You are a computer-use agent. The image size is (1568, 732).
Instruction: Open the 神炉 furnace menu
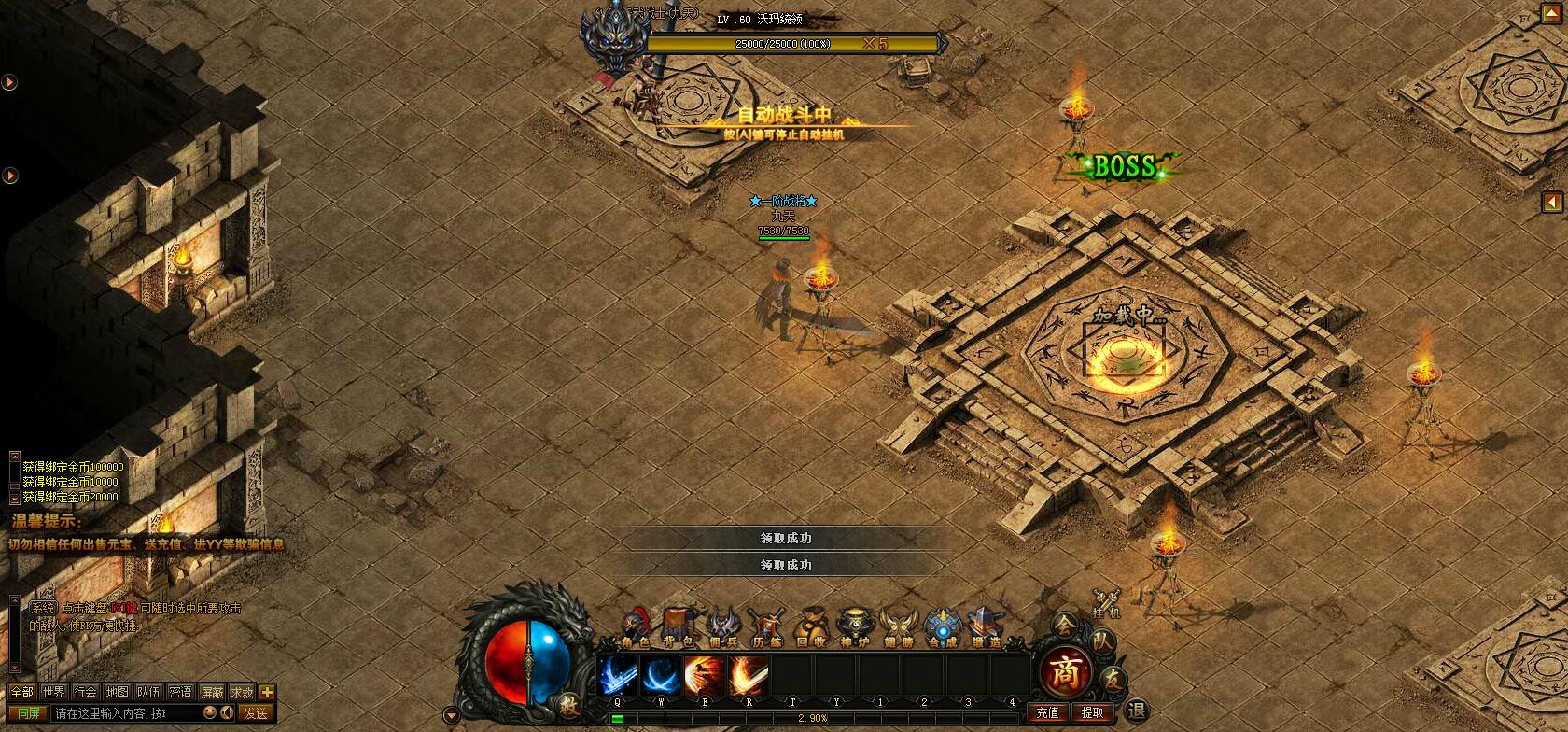(x=855, y=627)
